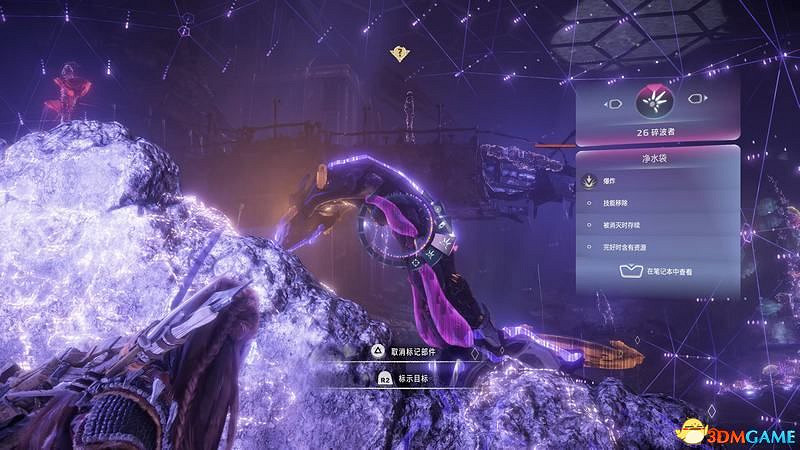This screenshot has height=450, width=800.
Task: Click the yellow question-mark quest marker
Action: (399, 54)
